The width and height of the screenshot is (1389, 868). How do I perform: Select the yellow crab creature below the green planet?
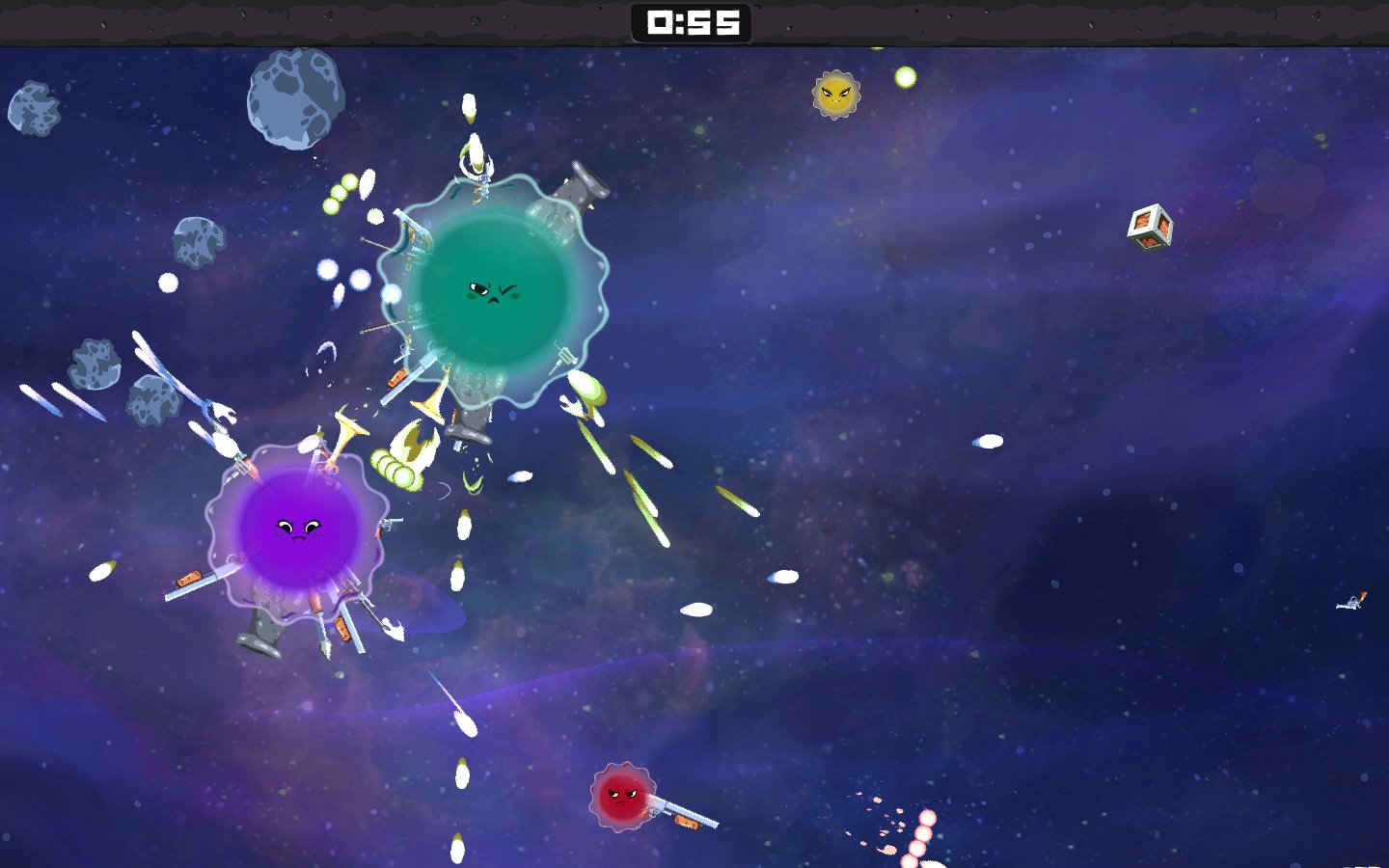click(x=413, y=447)
